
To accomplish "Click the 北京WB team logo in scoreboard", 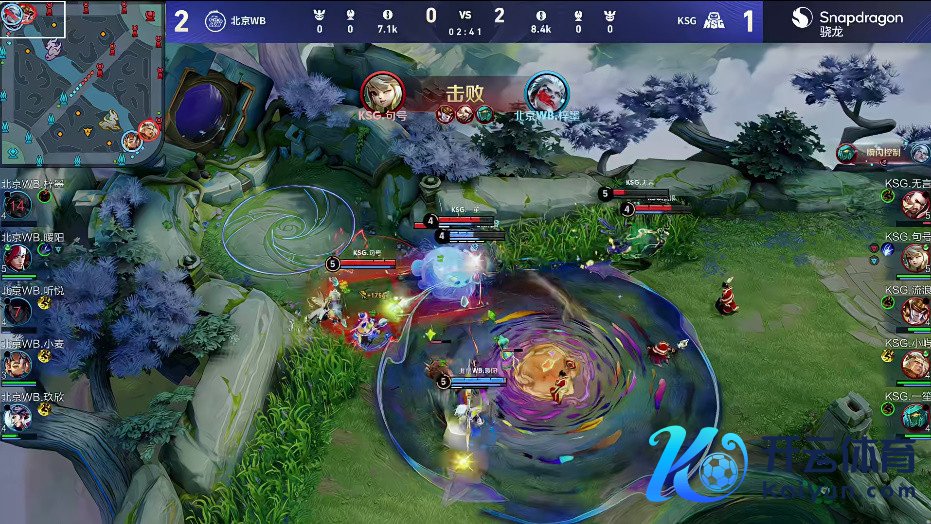I will coord(215,21).
